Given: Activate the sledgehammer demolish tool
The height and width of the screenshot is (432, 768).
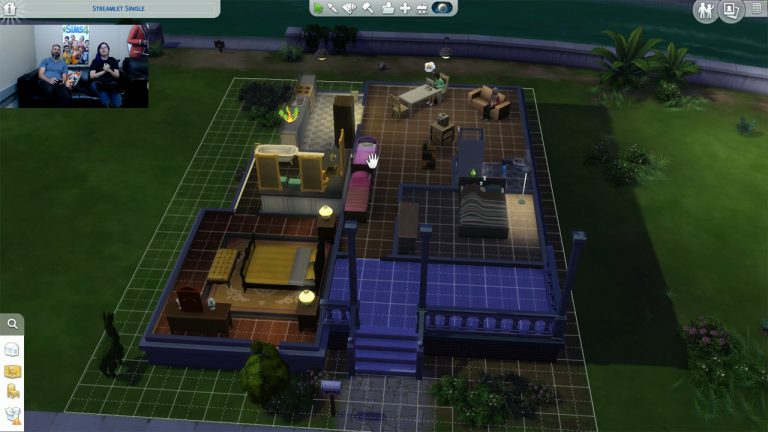Looking at the screenshot, I should click(367, 8).
